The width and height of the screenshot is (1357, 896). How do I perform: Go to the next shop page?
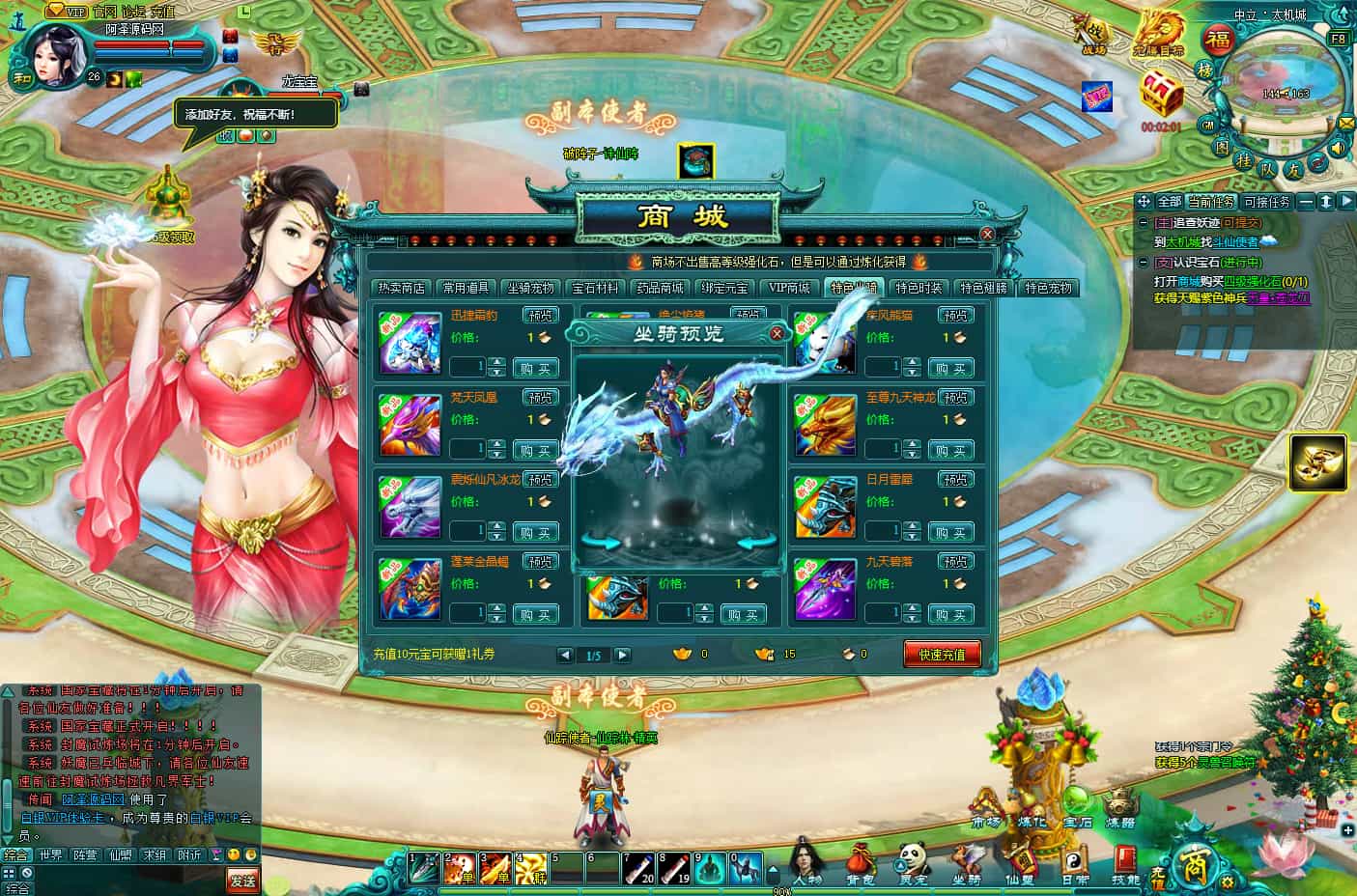(623, 655)
